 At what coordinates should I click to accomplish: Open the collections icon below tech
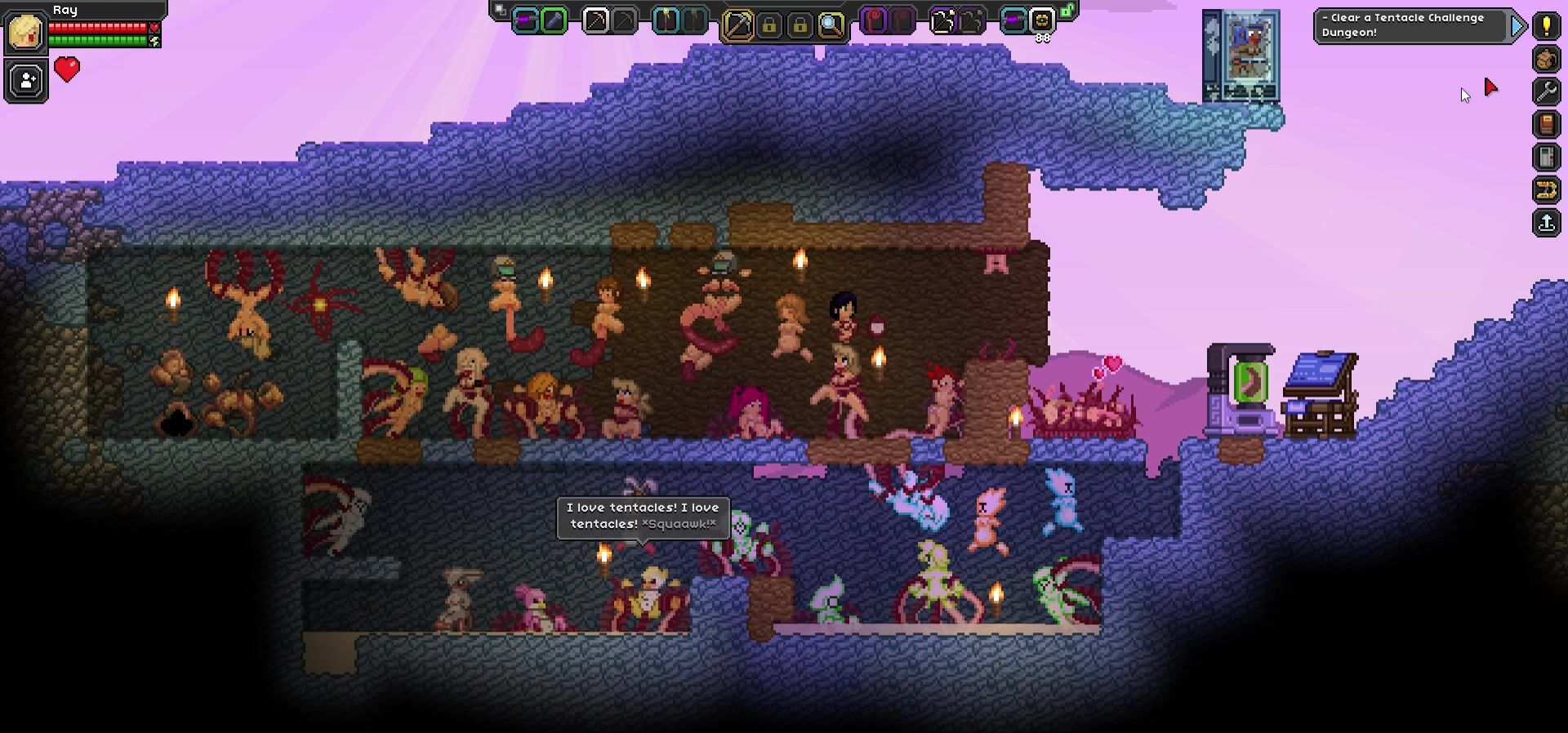pyautogui.click(x=1546, y=190)
